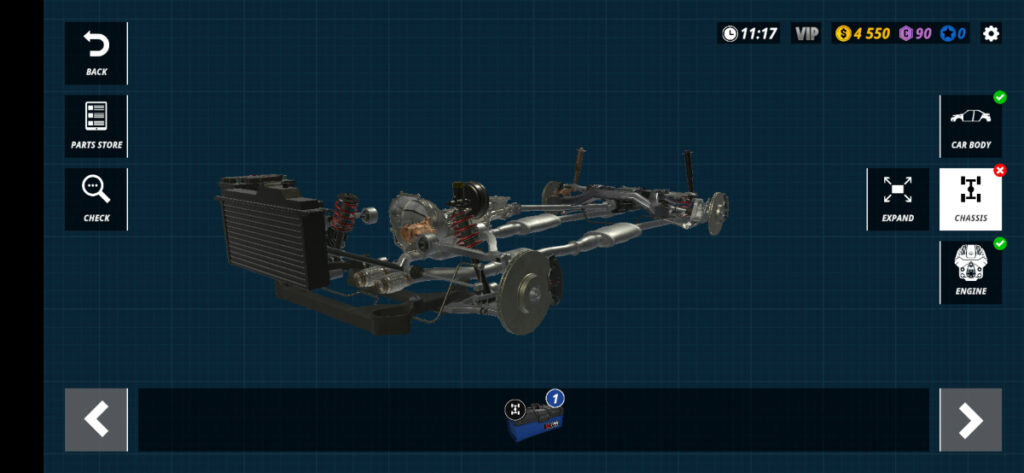The height and width of the screenshot is (473, 1024).
Task: Open the Parts Store
Action: tap(96, 126)
